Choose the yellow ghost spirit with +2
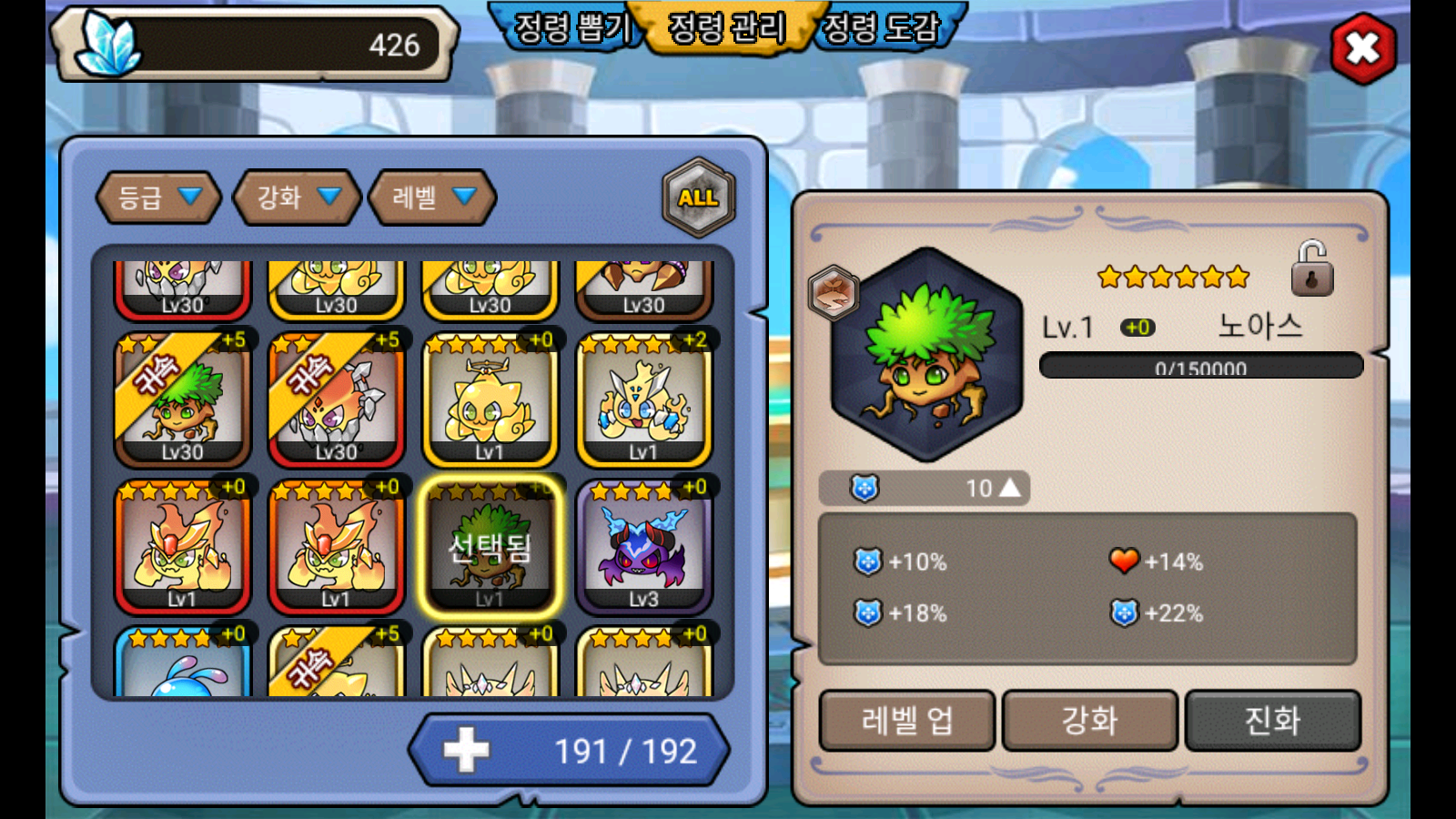 (643, 401)
